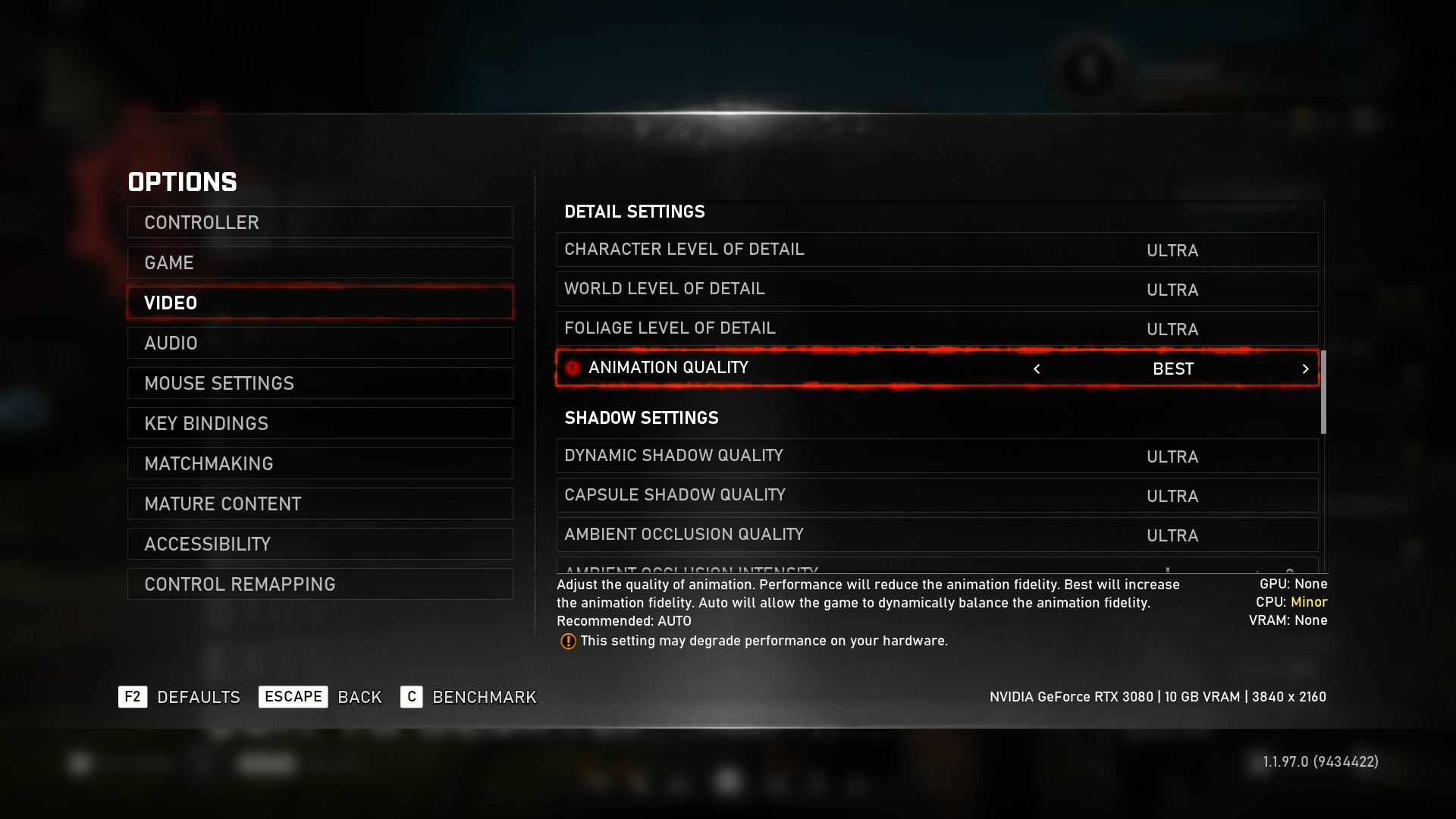Select the Matchmaking options
This screenshot has width=1456, height=819.
[x=320, y=463]
